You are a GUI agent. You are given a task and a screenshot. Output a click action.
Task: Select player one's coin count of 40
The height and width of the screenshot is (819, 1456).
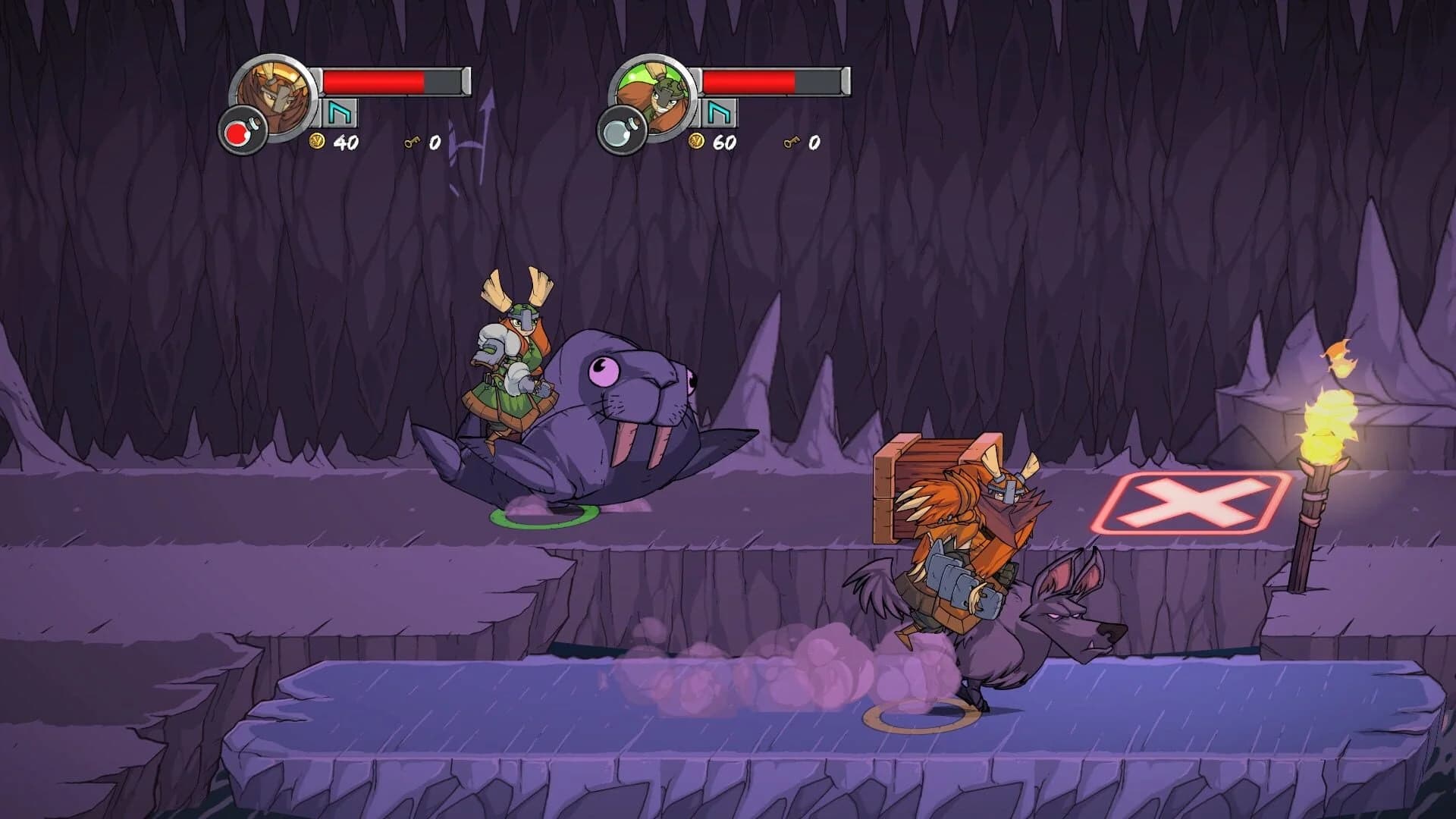coord(347,141)
